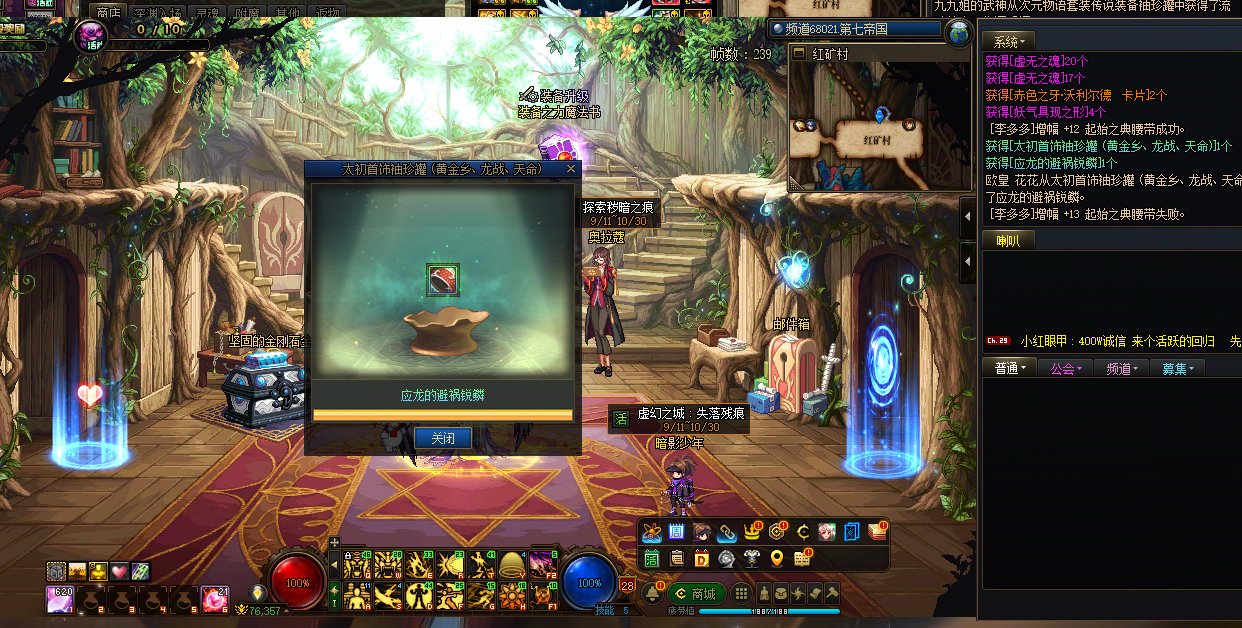Click the gold crown menu icon
The width and height of the screenshot is (1242, 628).
click(753, 532)
